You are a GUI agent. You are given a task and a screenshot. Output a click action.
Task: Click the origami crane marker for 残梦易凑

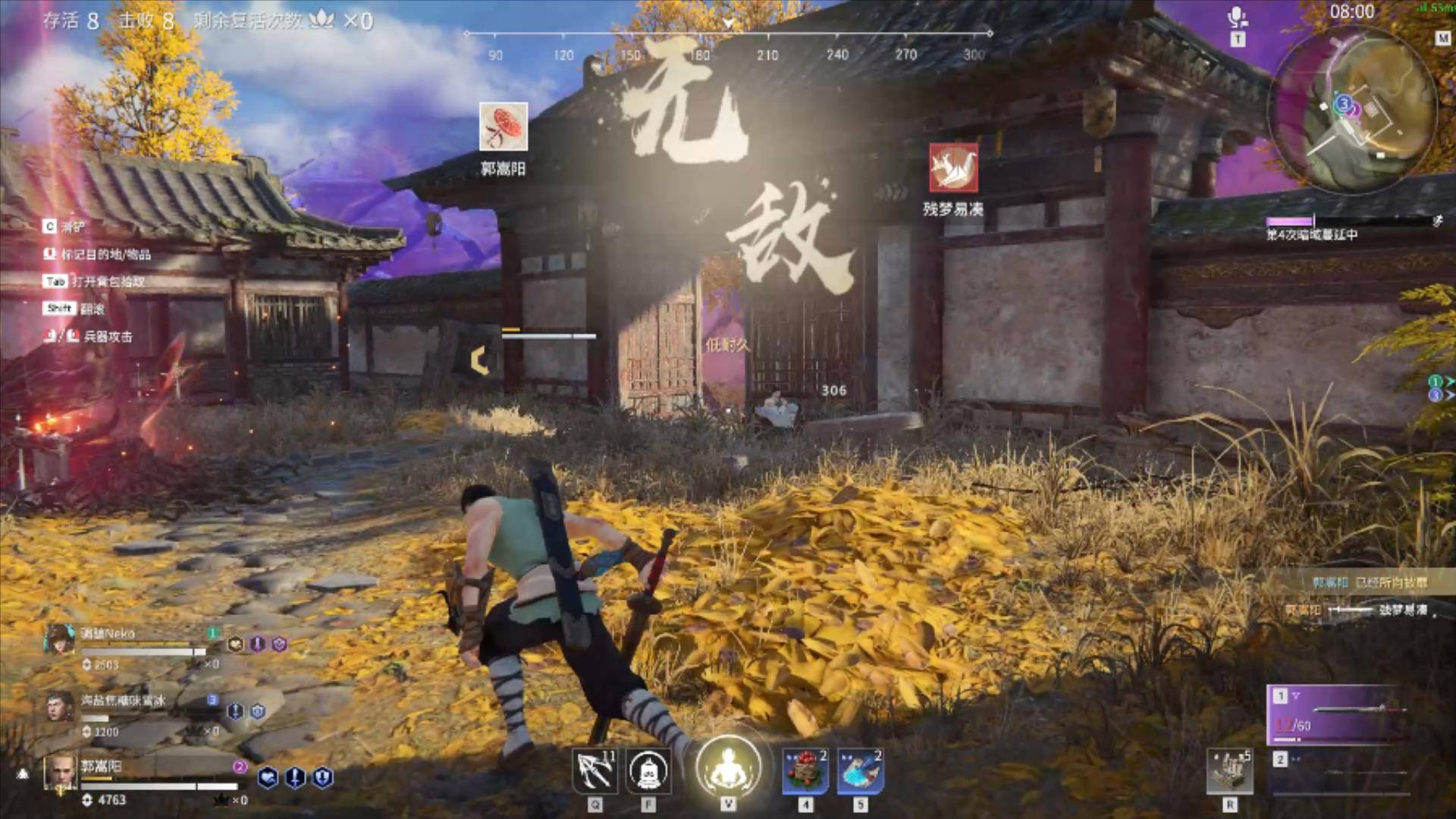pos(953,168)
